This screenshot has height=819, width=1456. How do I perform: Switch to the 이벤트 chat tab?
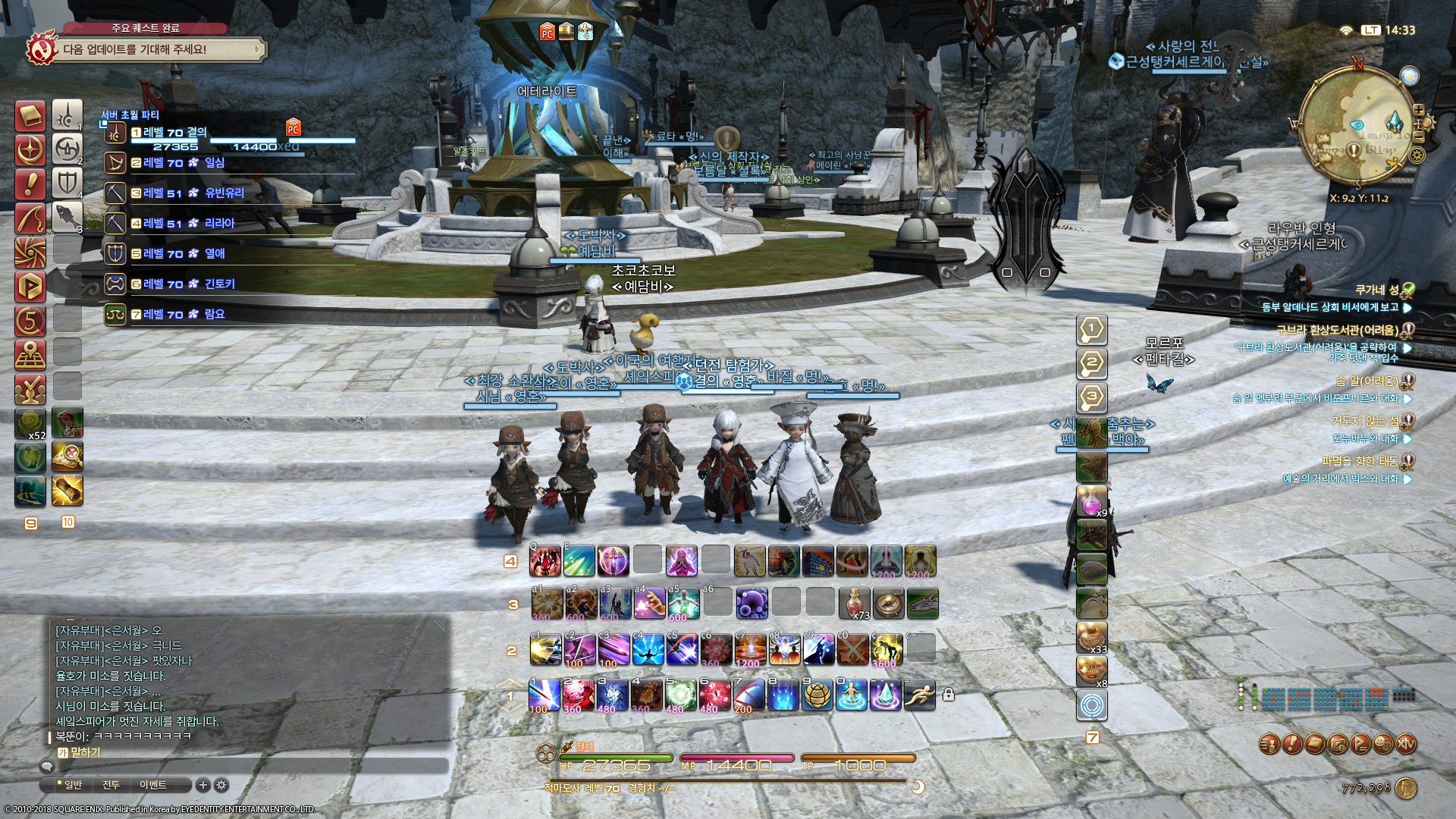click(x=152, y=785)
